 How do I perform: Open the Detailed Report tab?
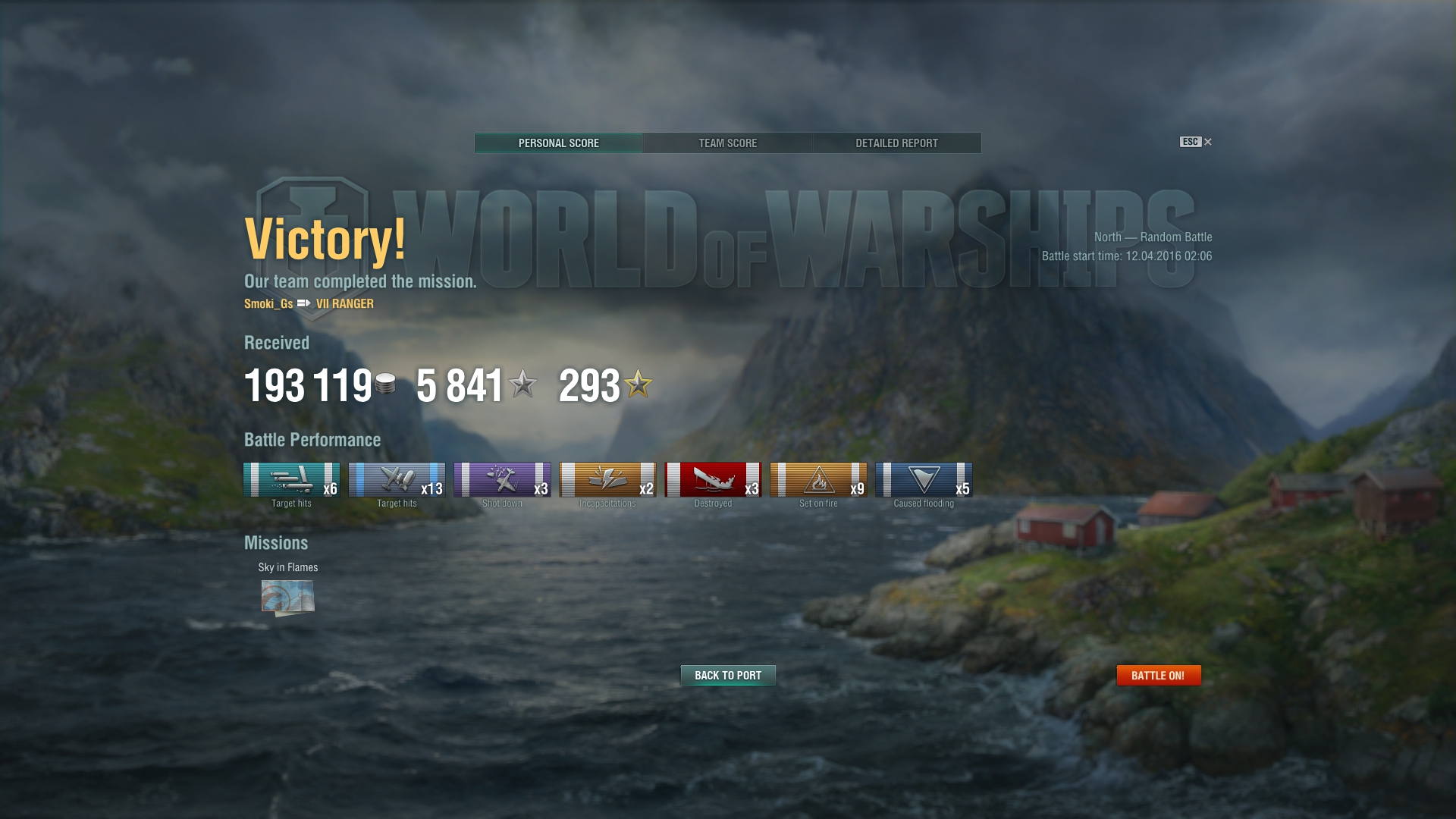click(896, 143)
